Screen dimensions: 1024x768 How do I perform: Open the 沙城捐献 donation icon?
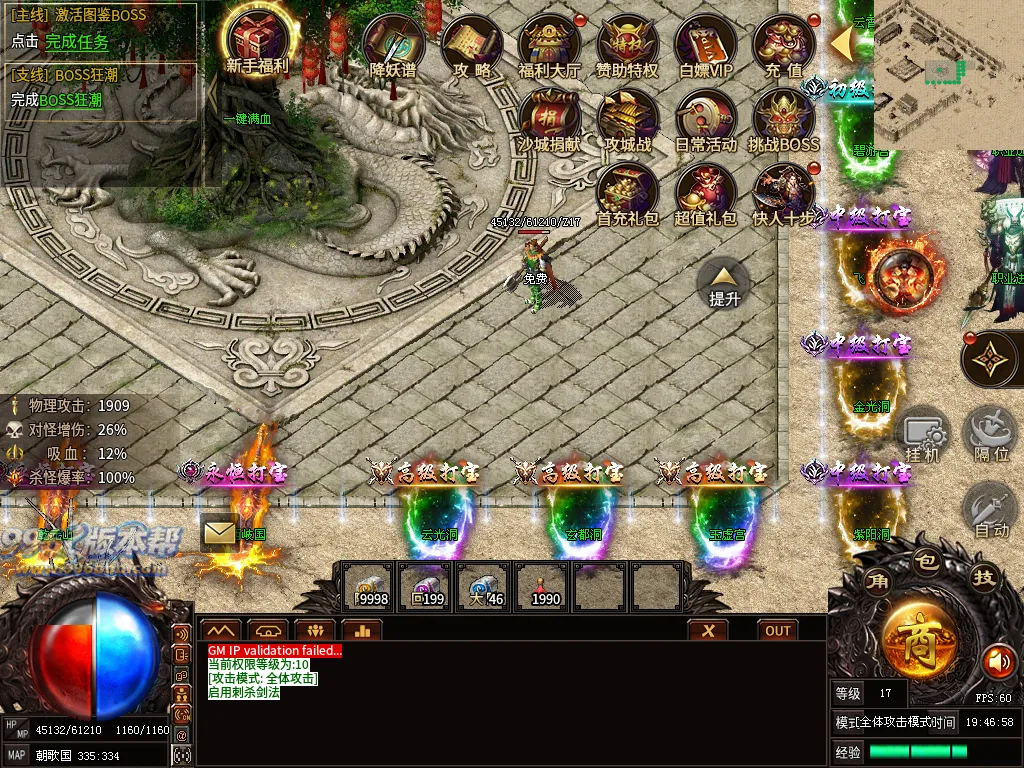[x=549, y=118]
